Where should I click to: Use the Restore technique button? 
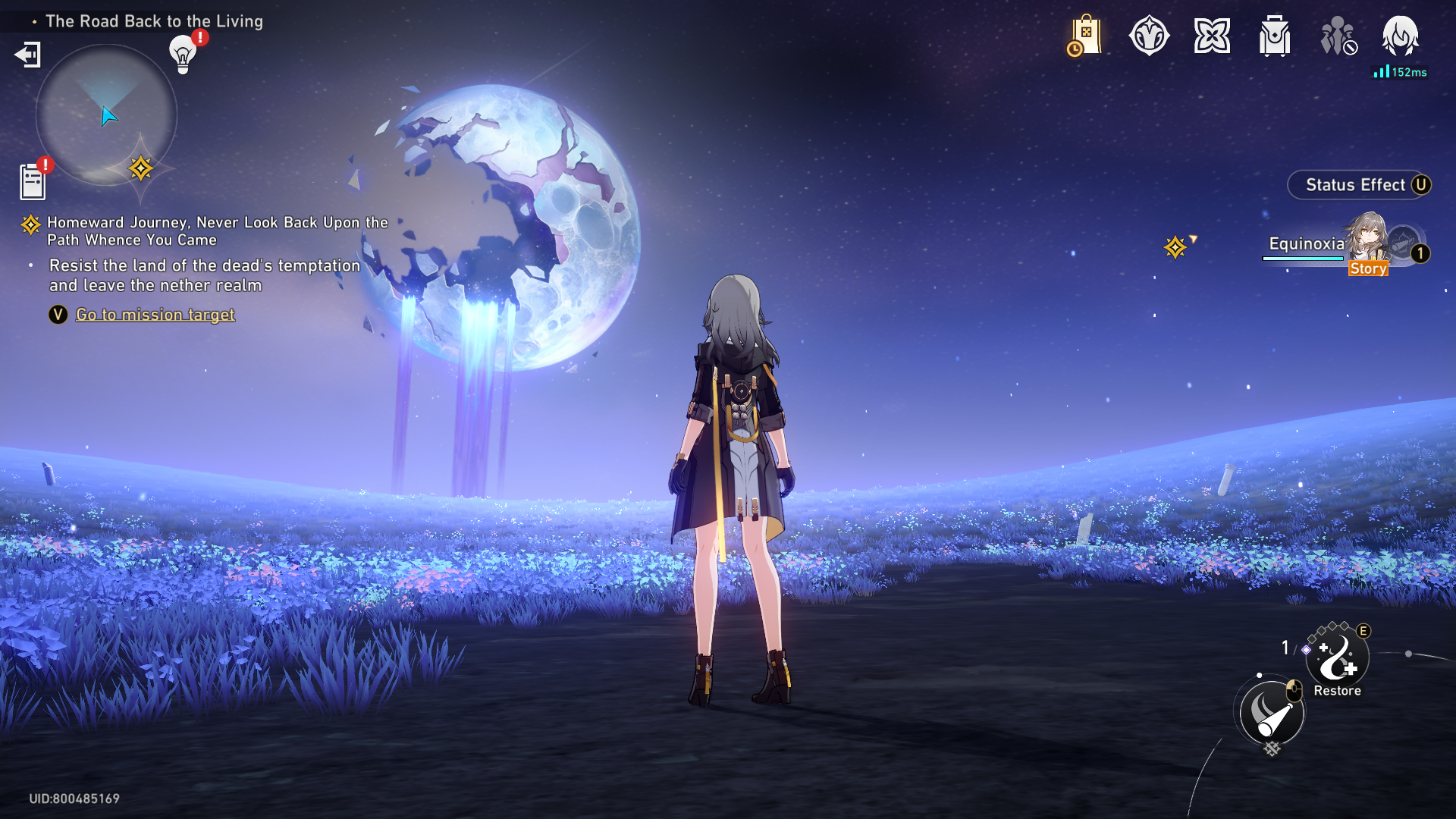pyautogui.click(x=1337, y=659)
